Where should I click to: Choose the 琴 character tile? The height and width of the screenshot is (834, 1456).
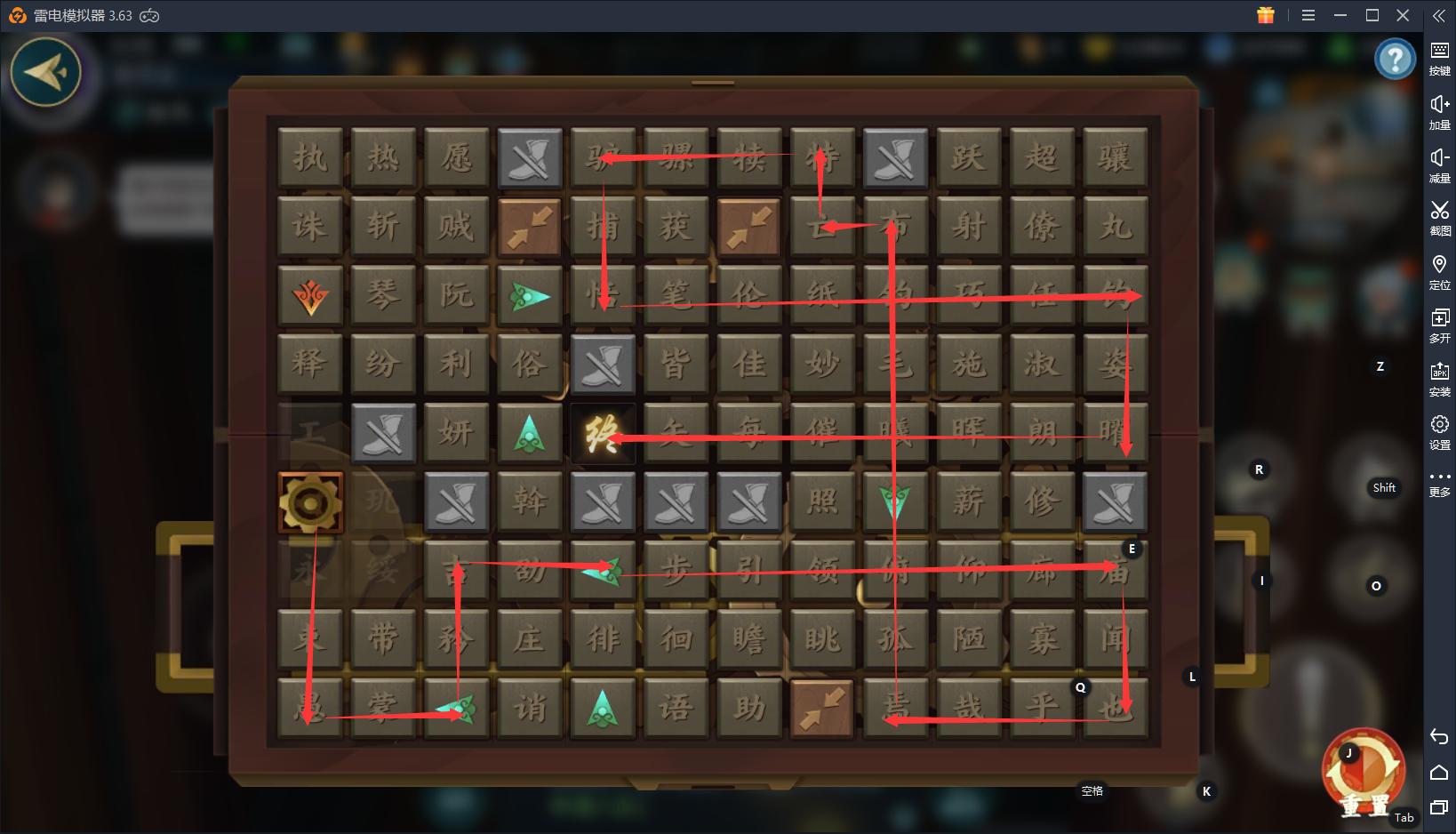383,296
